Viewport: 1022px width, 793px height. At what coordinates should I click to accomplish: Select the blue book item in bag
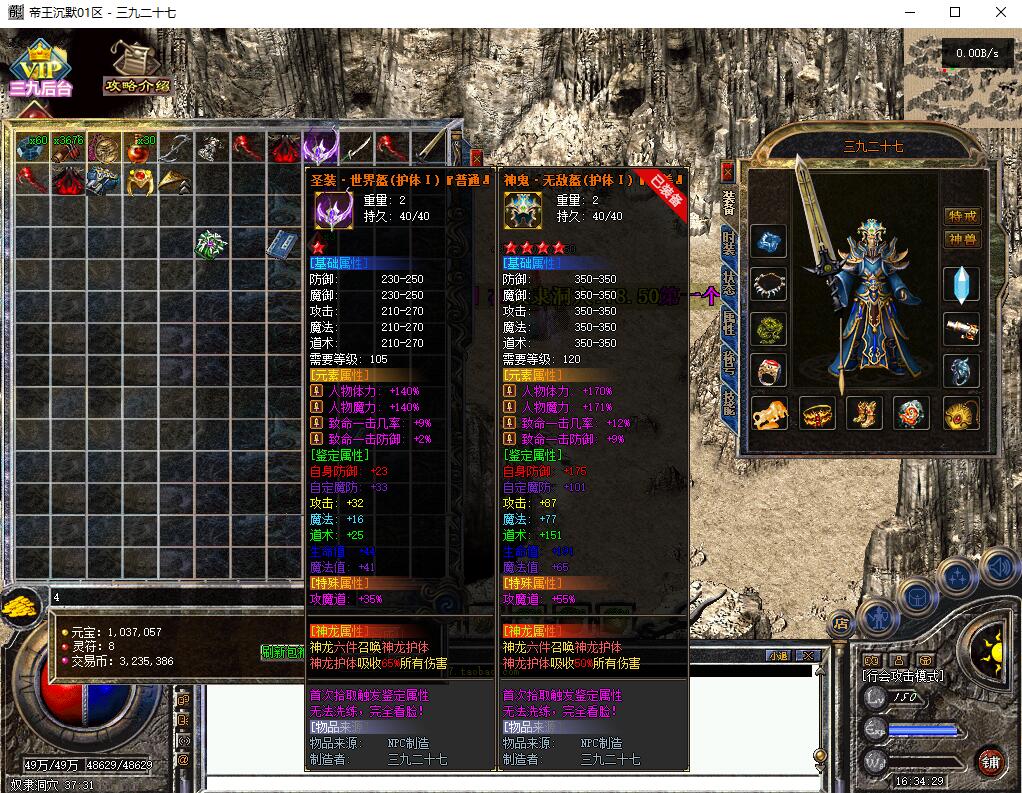(279, 243)
